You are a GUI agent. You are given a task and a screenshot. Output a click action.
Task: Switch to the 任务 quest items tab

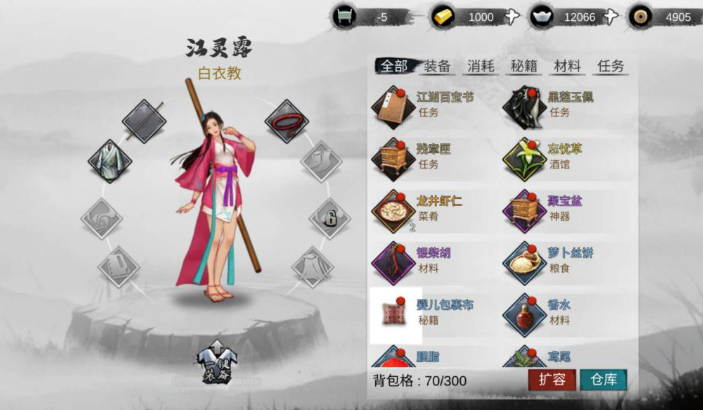(611, 66)
